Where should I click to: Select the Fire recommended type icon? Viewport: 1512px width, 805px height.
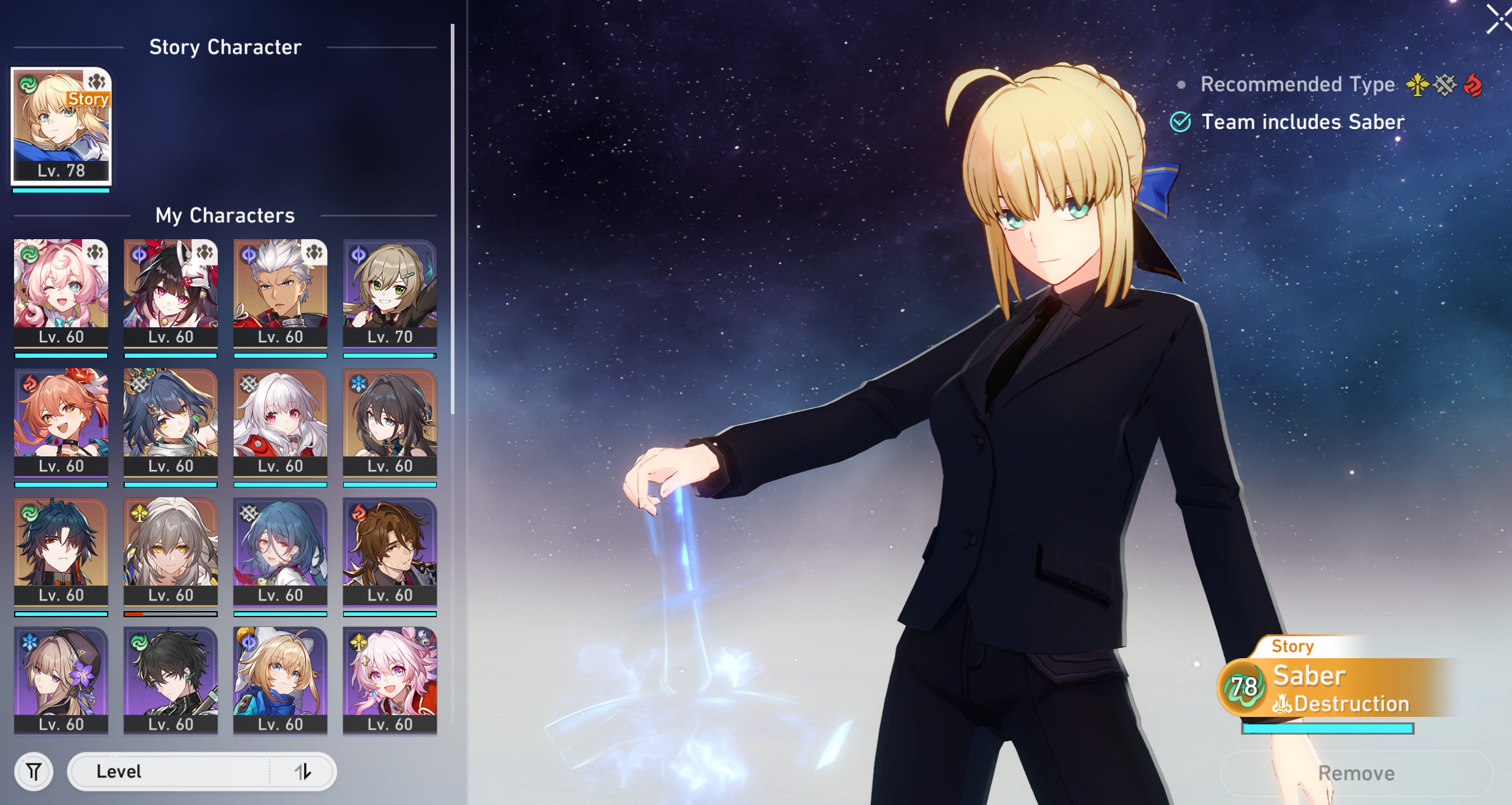coord(1473,86)
